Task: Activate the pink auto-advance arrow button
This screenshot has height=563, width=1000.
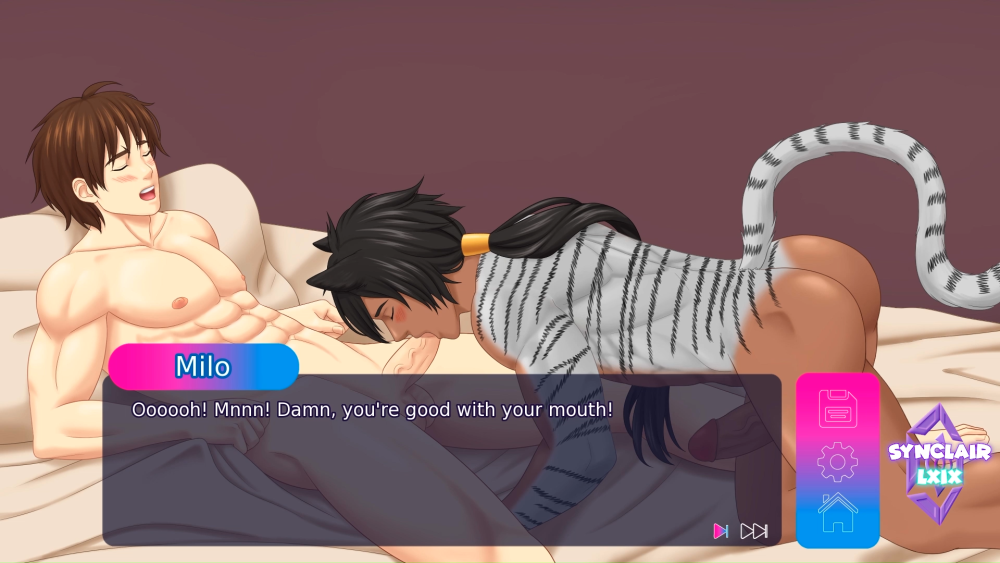Action: 720,531
